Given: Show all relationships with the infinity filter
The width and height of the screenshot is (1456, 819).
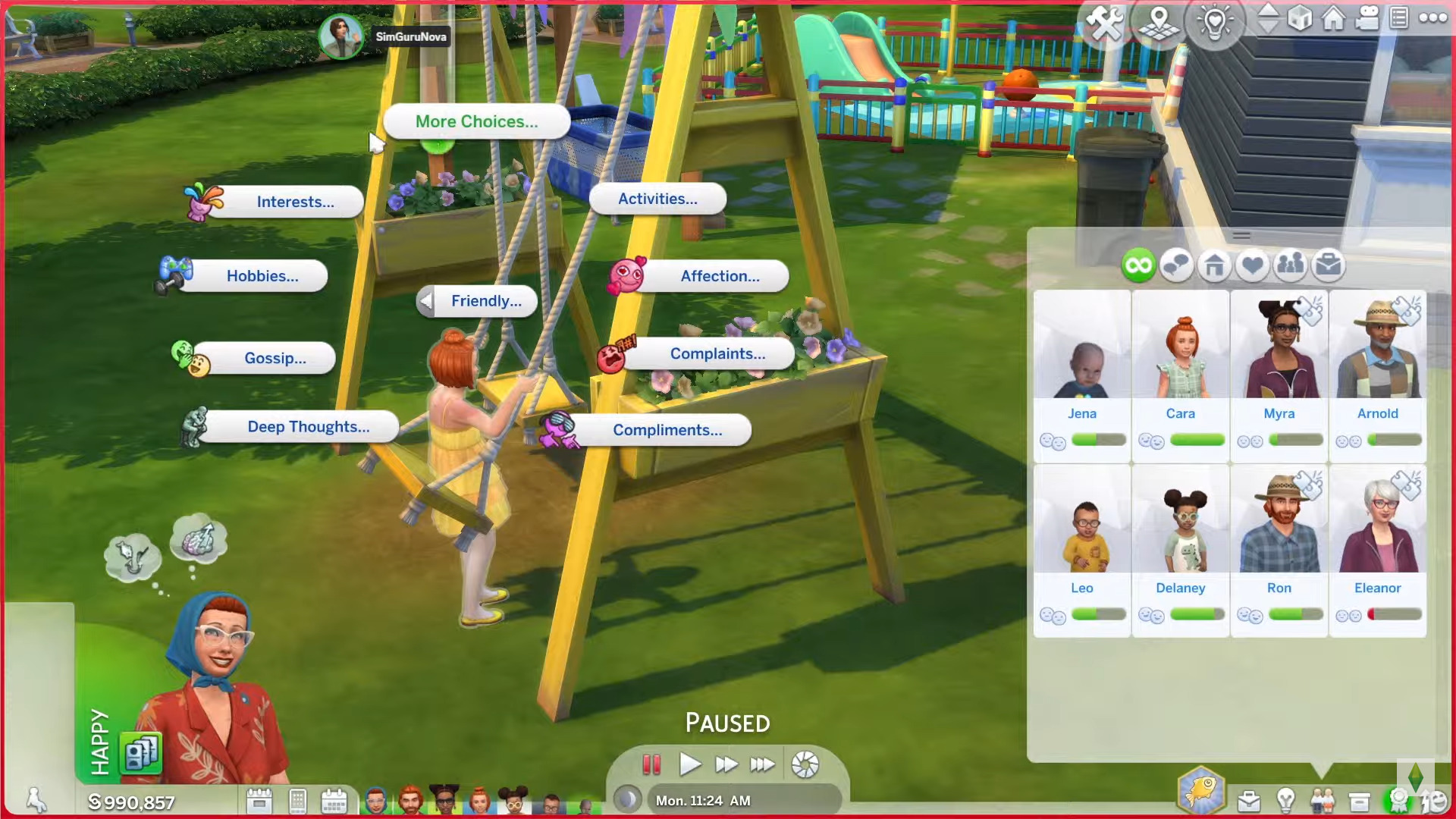Looking at the screenshot, I should [1138, 265].
